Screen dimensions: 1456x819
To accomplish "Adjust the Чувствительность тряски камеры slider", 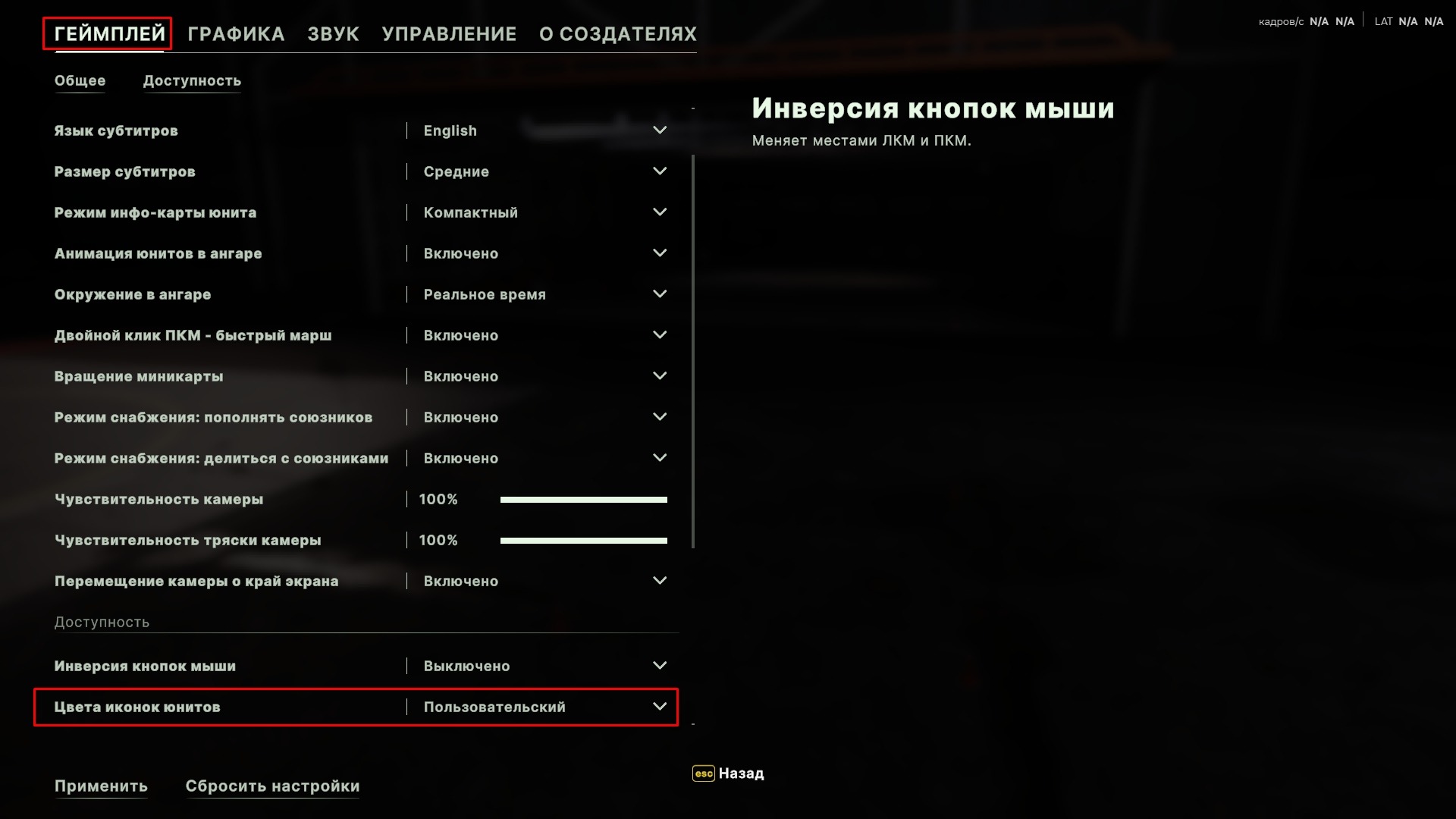I will [583, 541].
